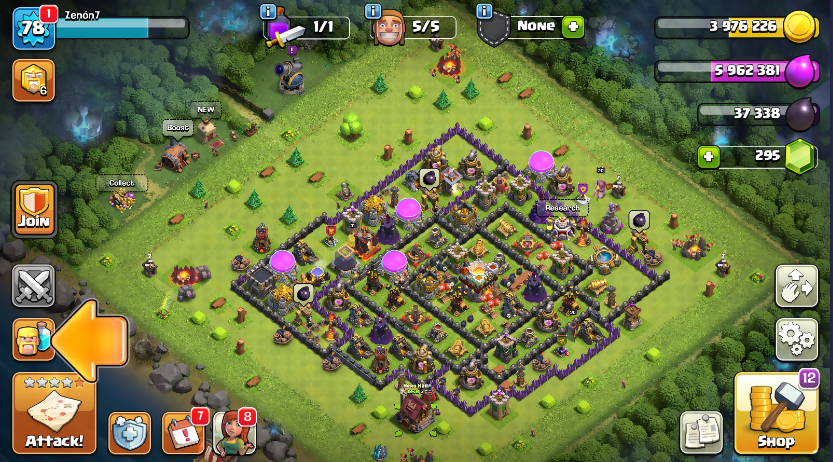Open the Gold Pass badge icon
The height and width of the screenshot is (462, 833).
point(33,80)
